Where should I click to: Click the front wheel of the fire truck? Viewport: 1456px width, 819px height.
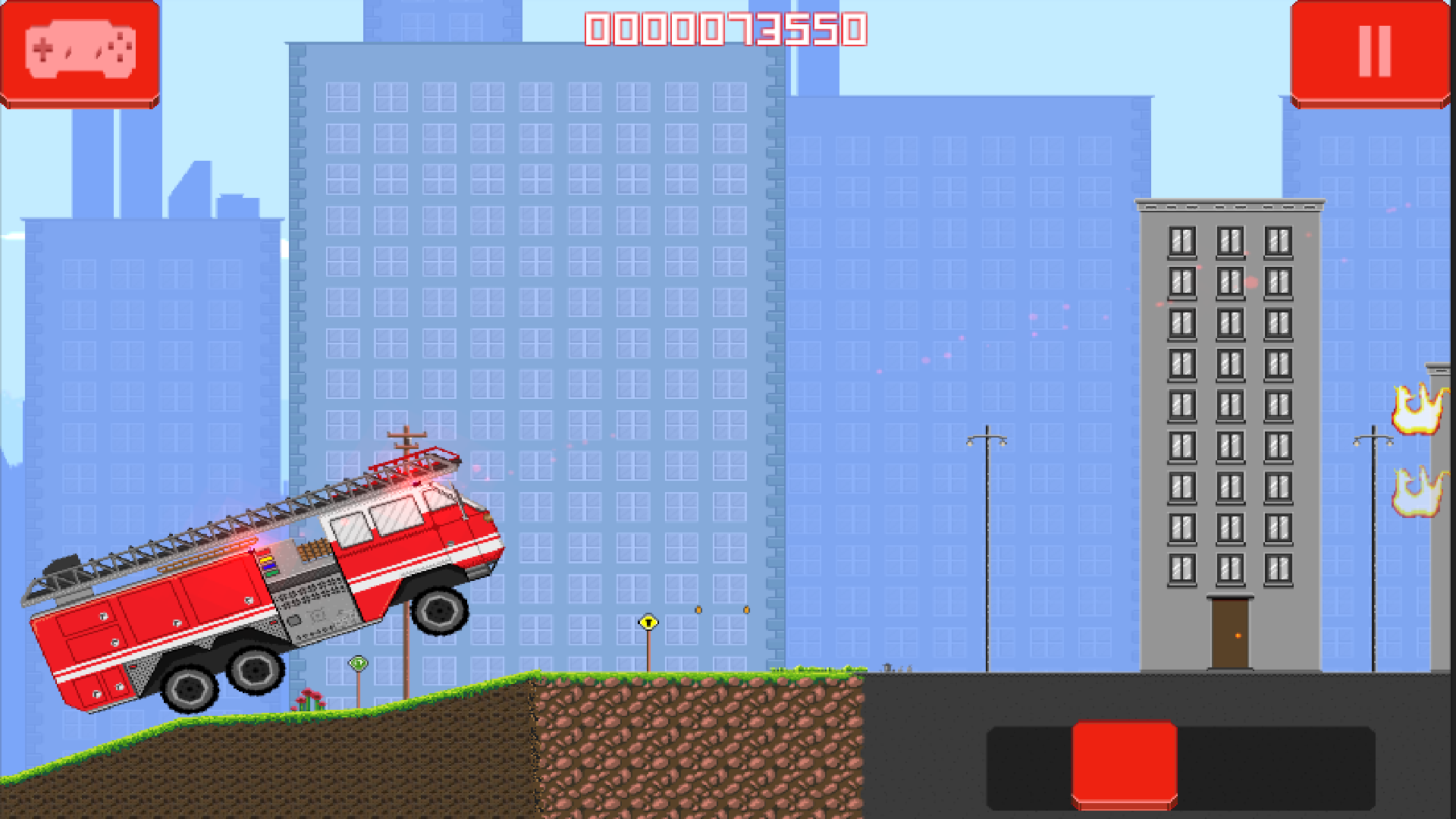[440, 610]
